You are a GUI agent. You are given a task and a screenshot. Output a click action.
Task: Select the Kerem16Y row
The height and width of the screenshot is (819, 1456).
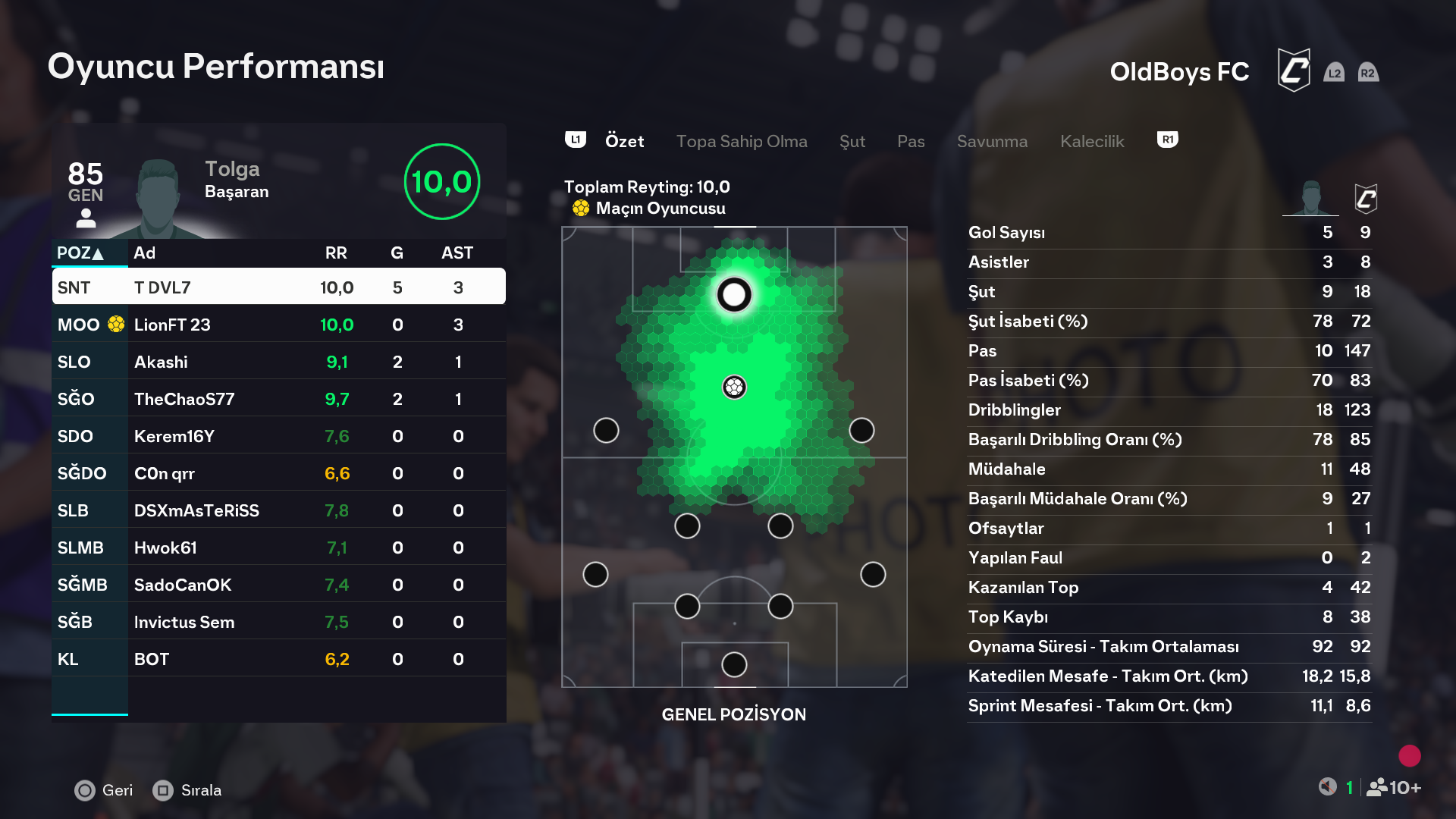pyautogui.click(x=278, y=436)
